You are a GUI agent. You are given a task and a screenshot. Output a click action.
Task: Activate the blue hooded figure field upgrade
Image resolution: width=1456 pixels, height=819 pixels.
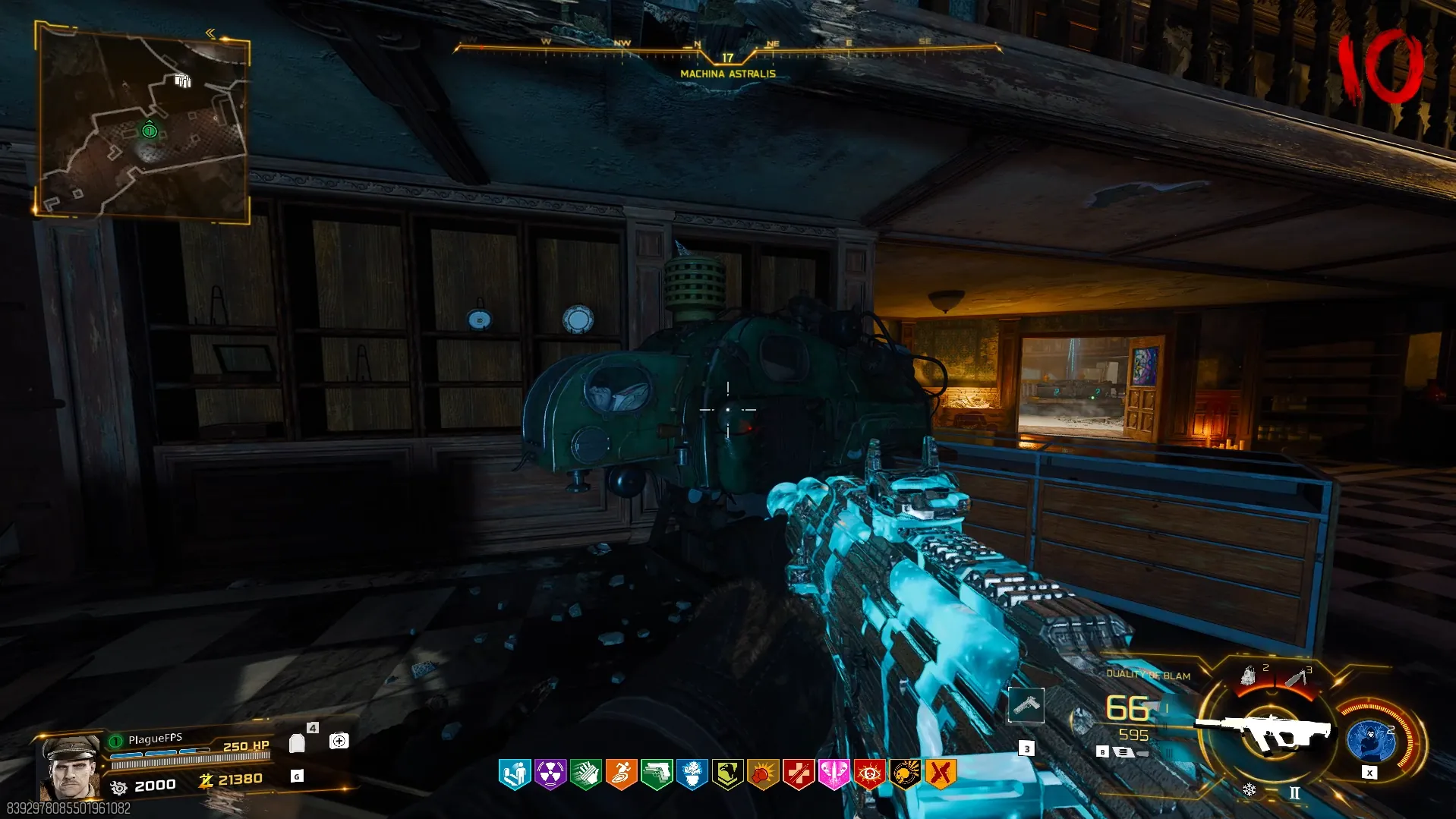click(x=1370, y=741)
